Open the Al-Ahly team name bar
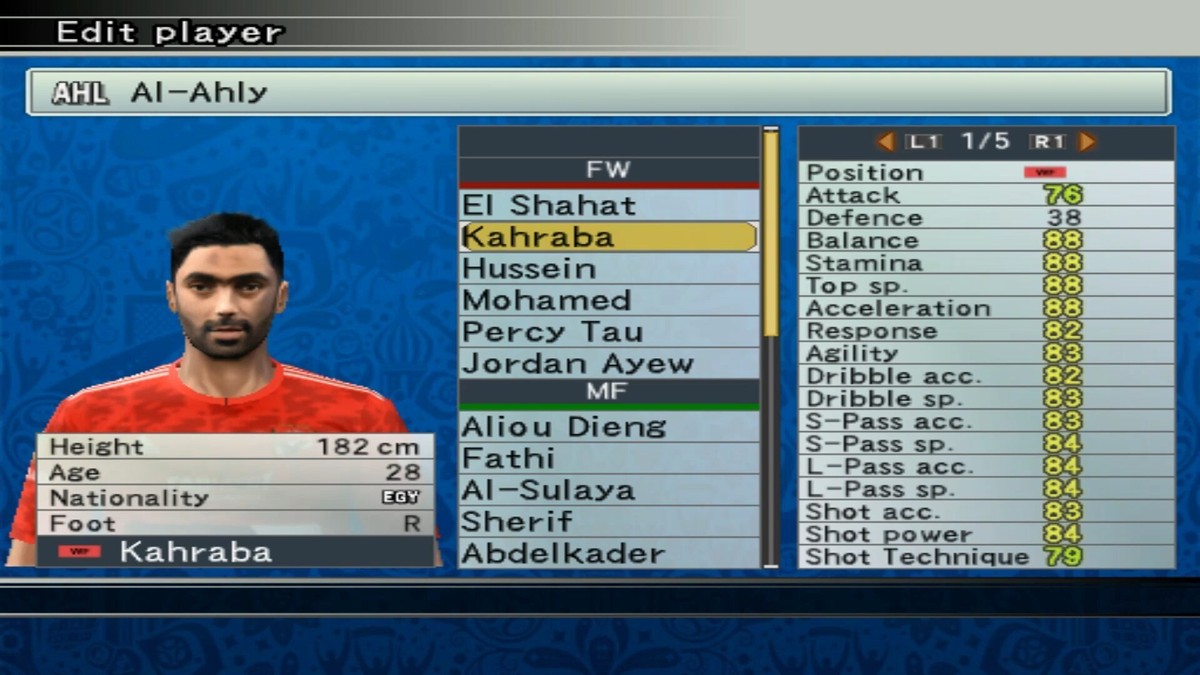Screen dimensions: 1200x675 click(x=598, y=93)
